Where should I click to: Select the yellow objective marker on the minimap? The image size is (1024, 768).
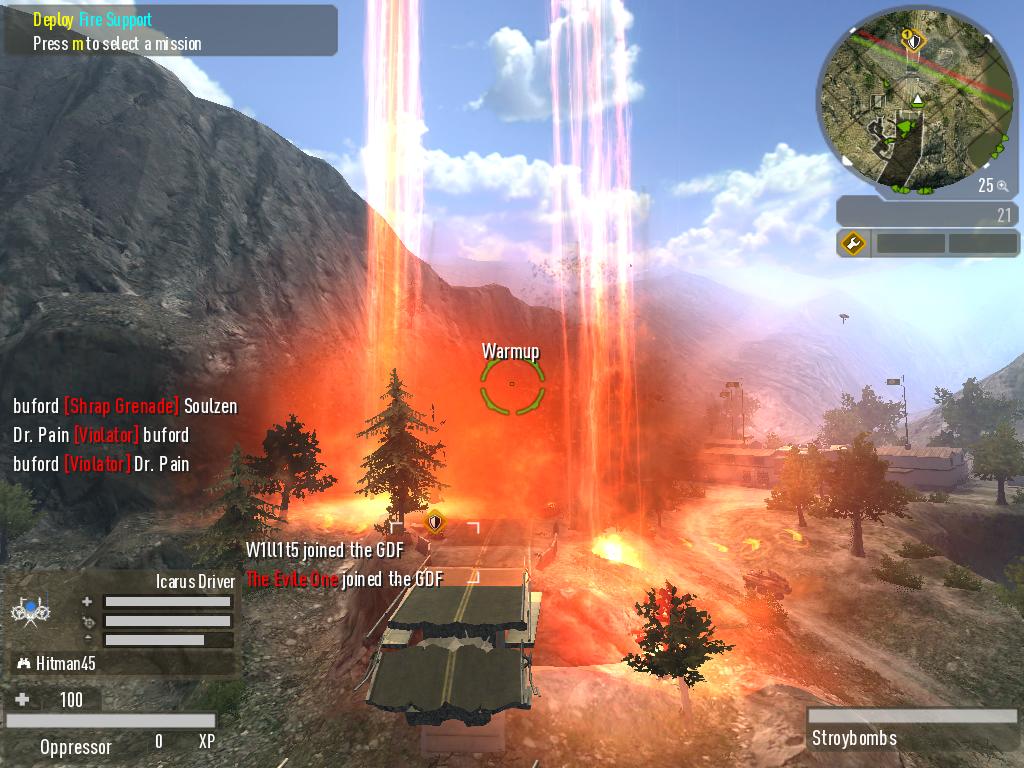click(x=912, y=40)
